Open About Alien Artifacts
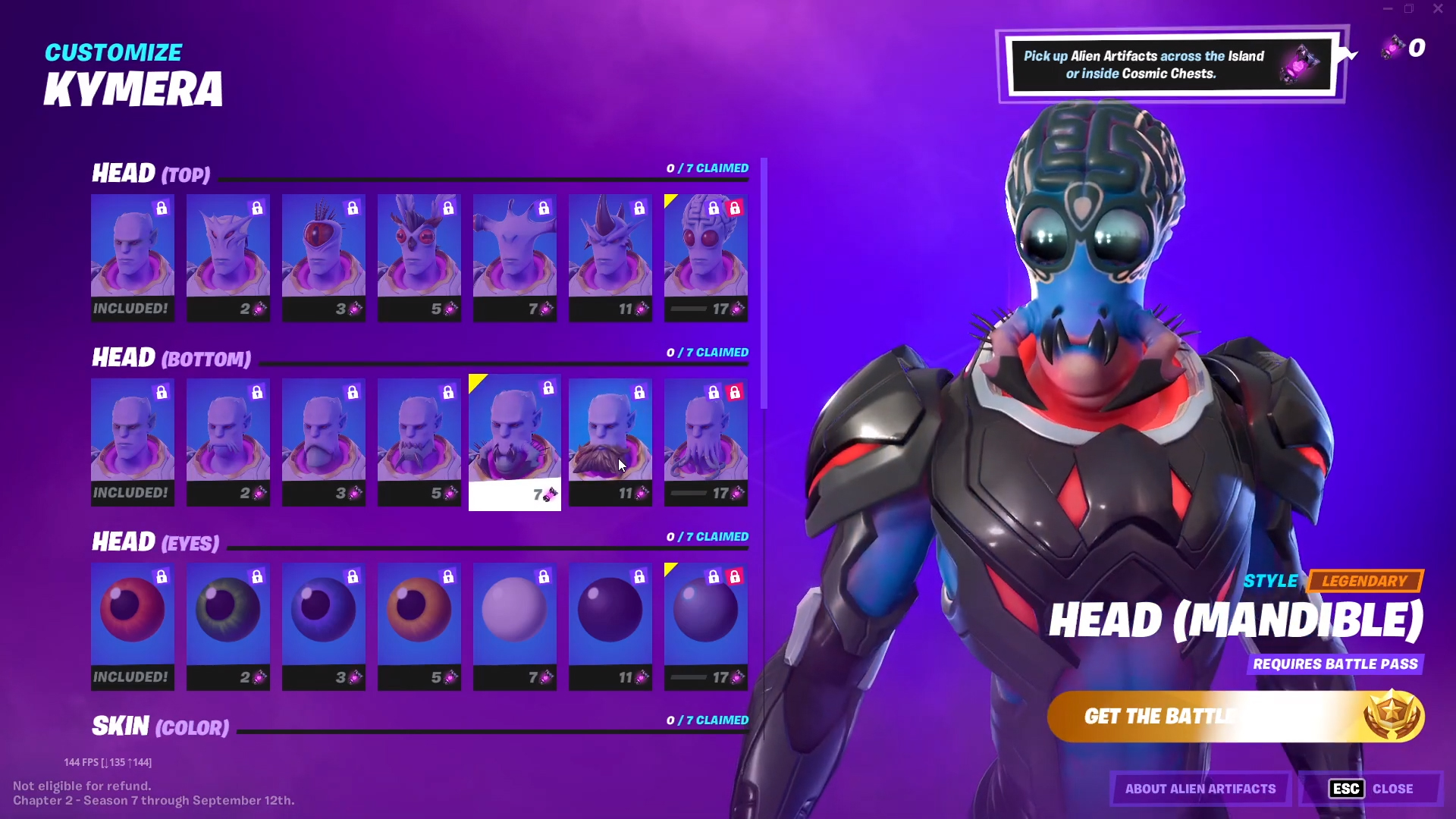Viewport: 1456px width, 819px height. coord(1199,789)
